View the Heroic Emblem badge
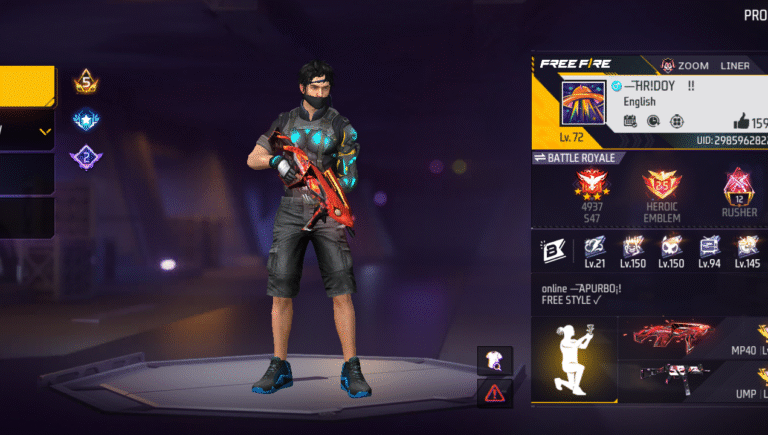The width and height of the screenshot is (768, 435). point(661,187)
